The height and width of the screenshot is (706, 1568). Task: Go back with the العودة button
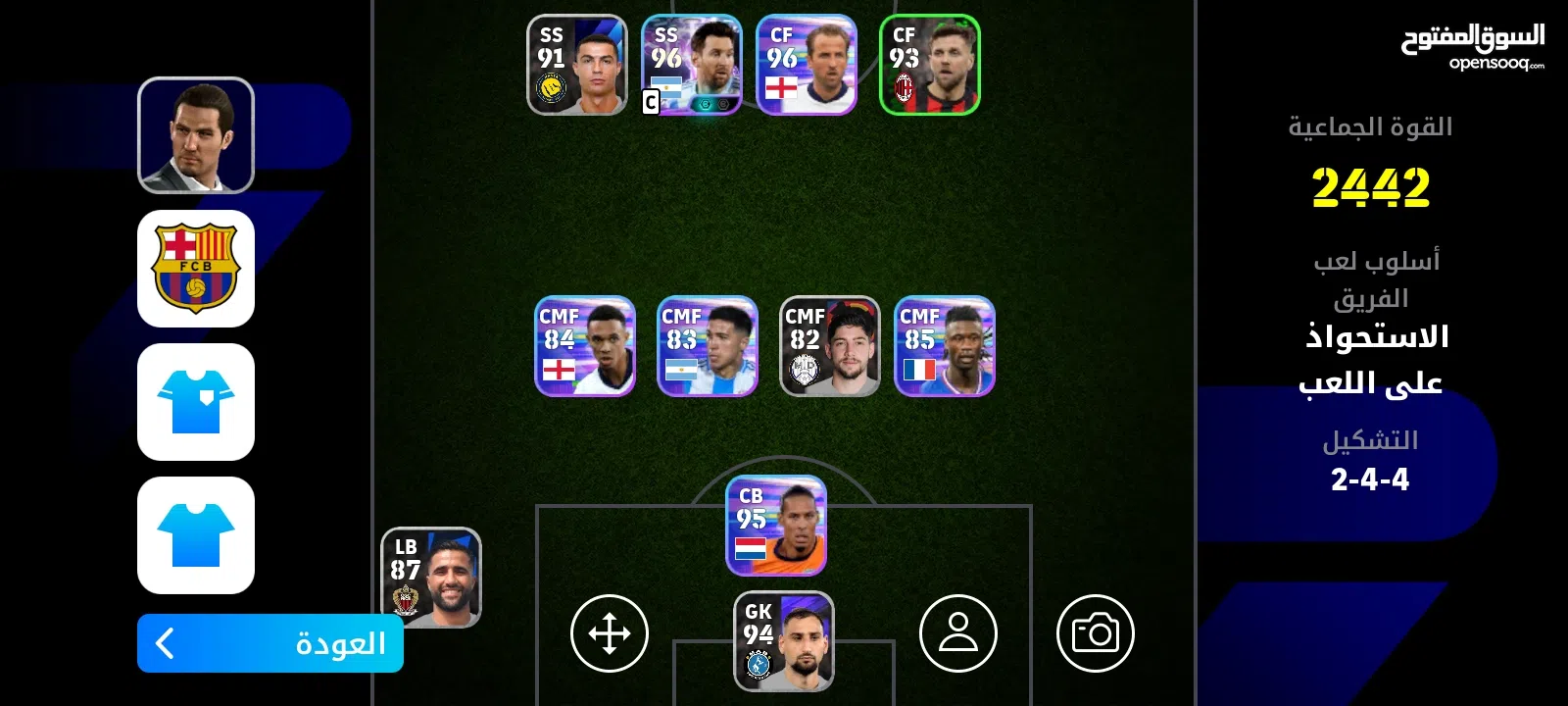tap(269, 643)
